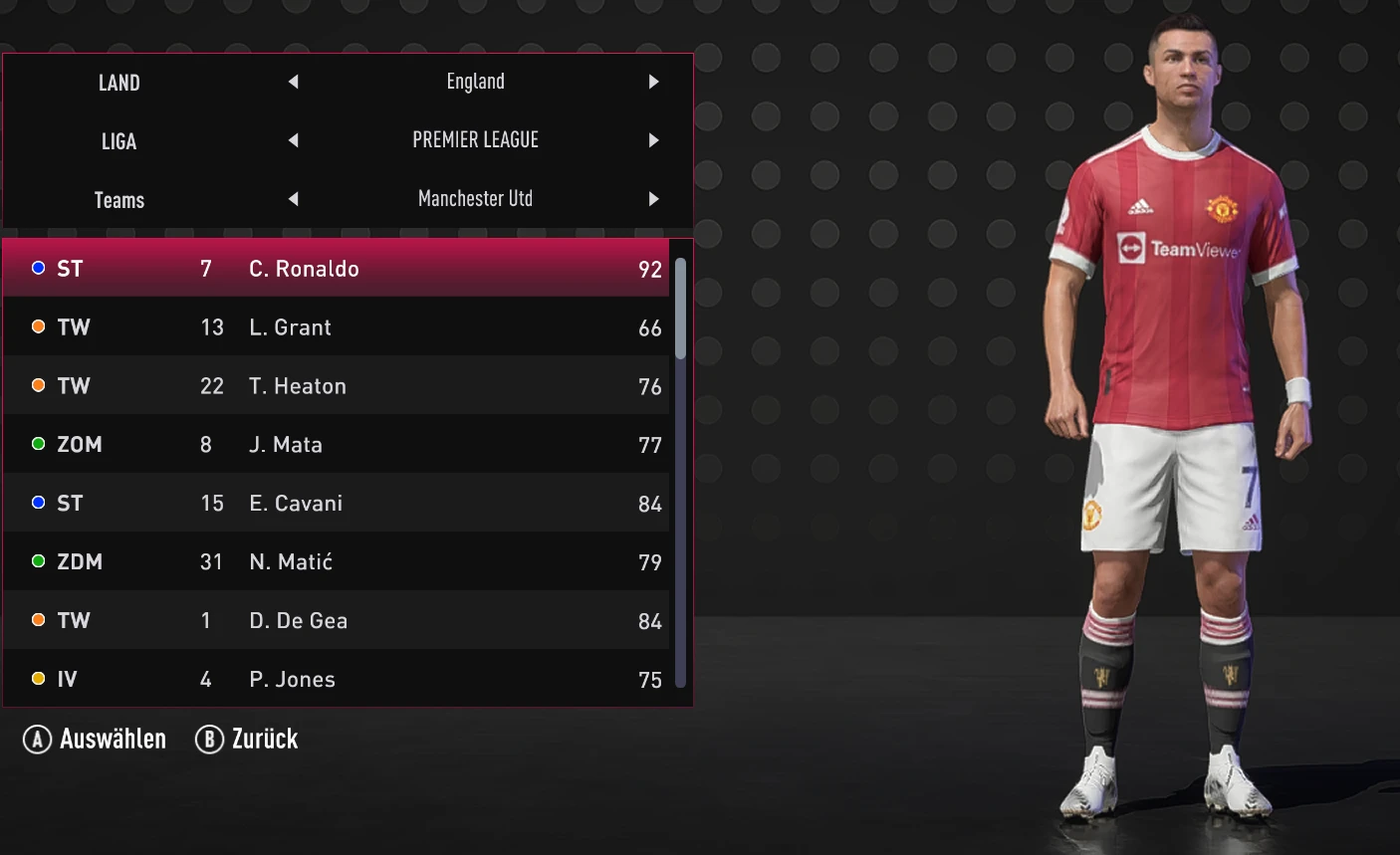Click the blue ST position icon beside C. Ronaldo
Screen dimensions: 1400x855
click(38, 268)
